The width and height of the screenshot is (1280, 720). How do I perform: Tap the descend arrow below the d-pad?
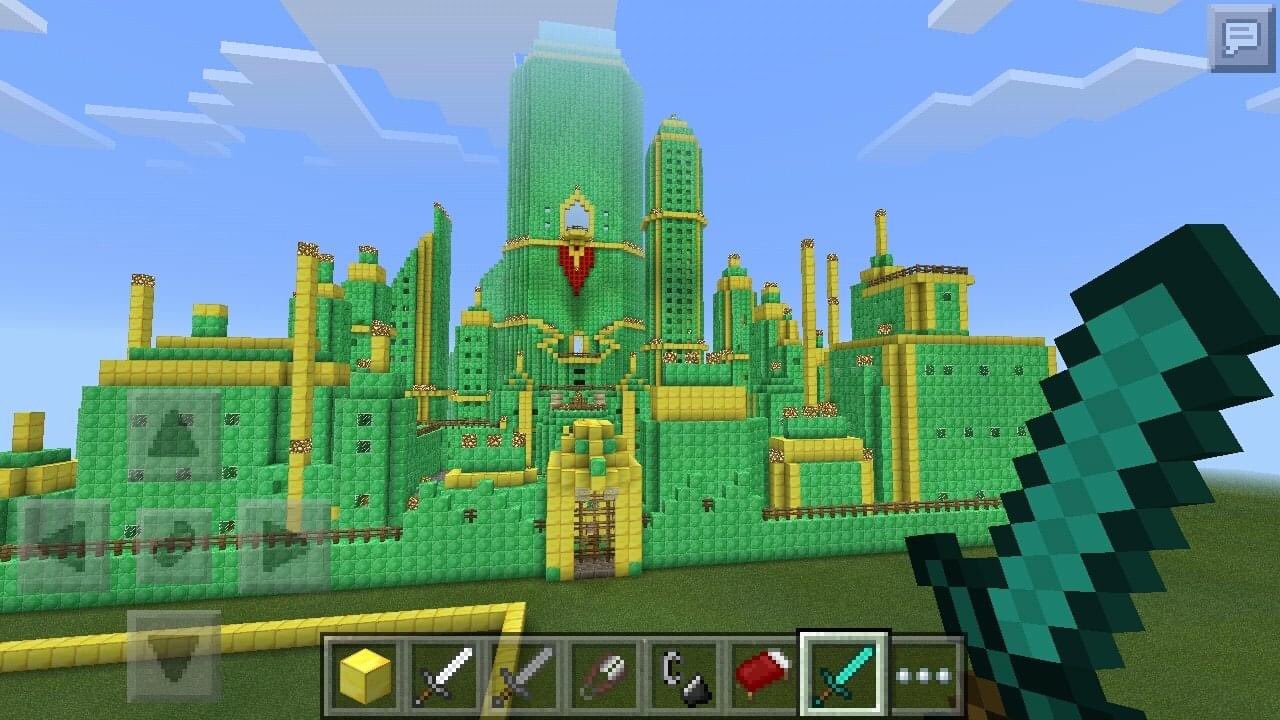(x=172, y=655)
